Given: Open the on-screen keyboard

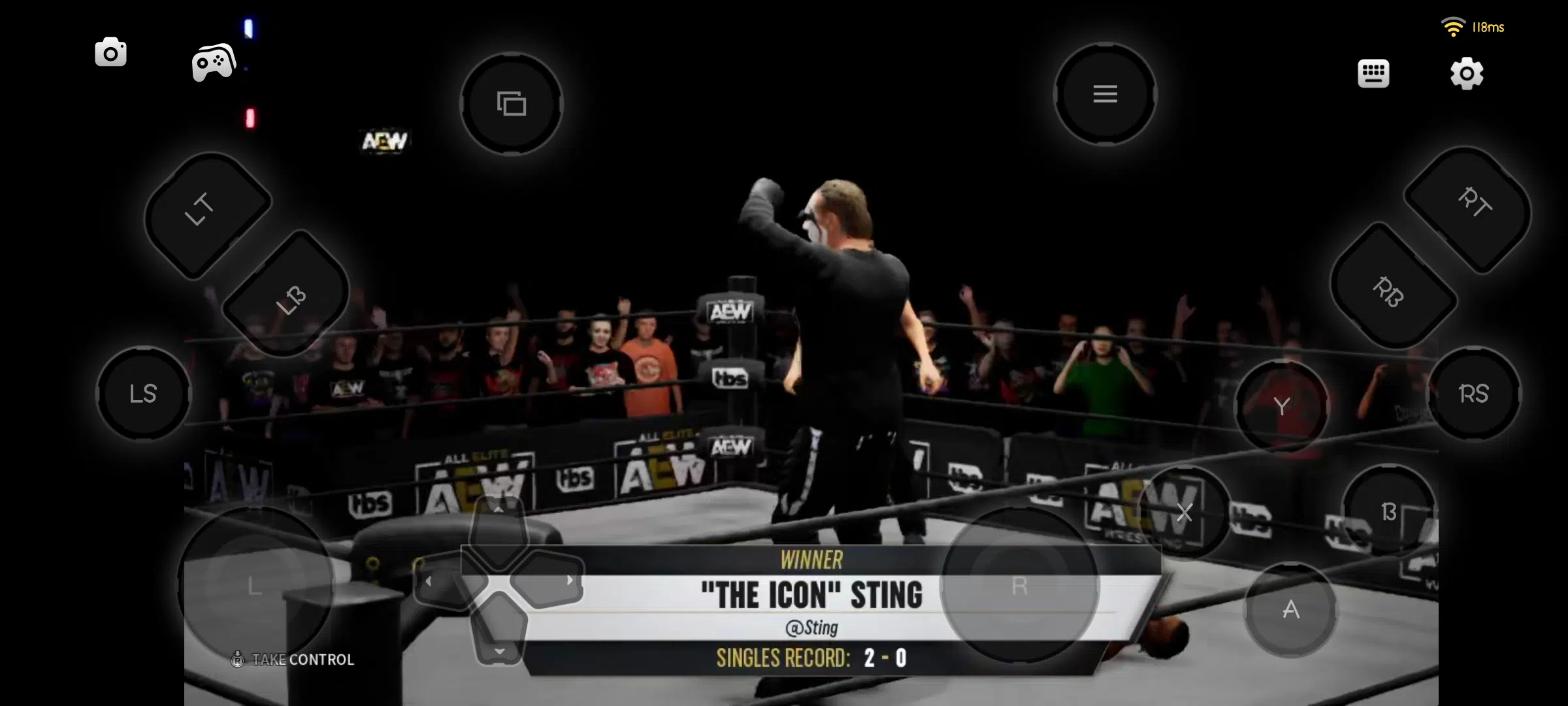Looking at the screenshot, I should [x=1373, y=73].
